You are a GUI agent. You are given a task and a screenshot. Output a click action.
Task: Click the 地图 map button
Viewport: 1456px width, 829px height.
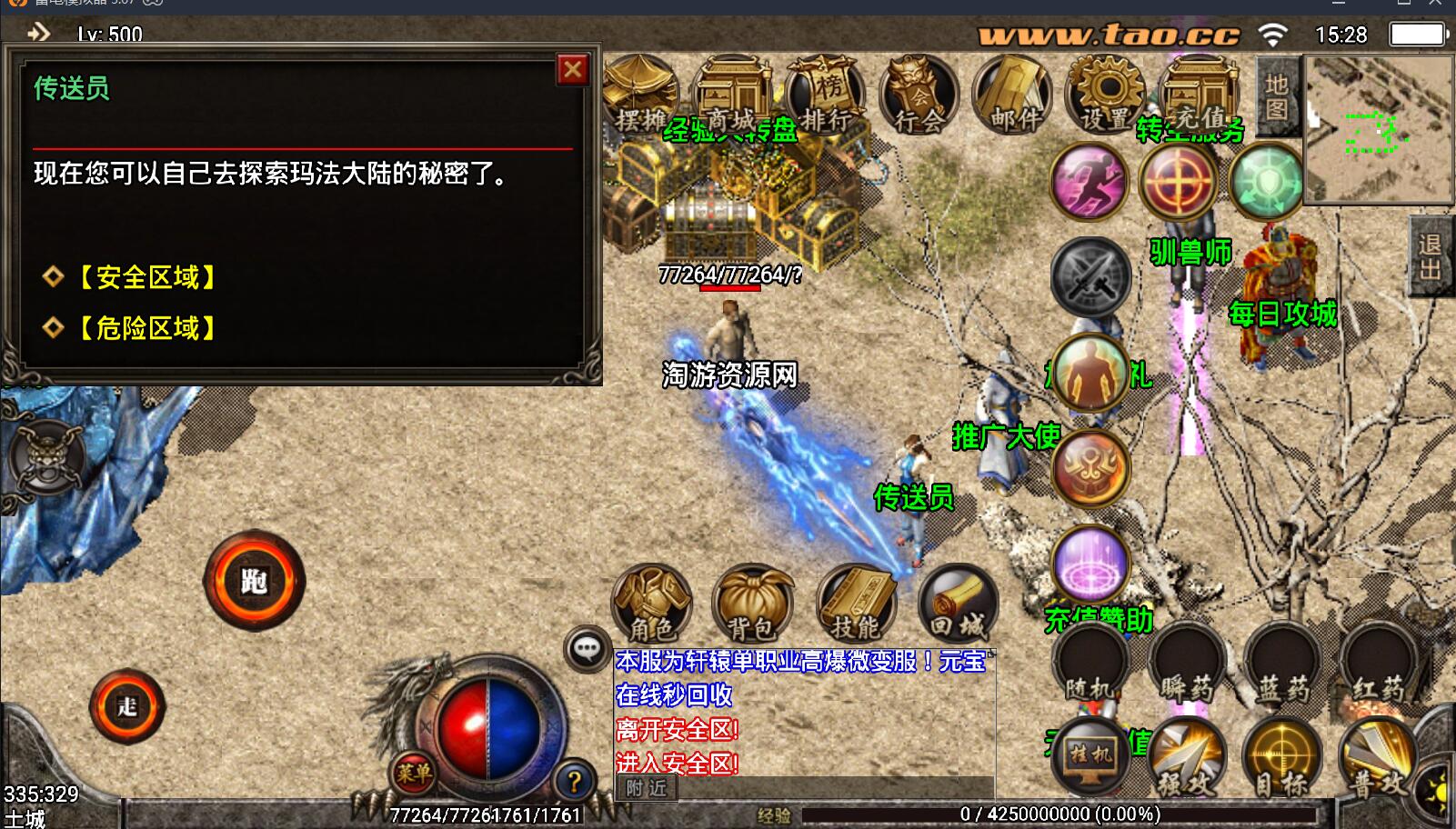(1277, 96)
